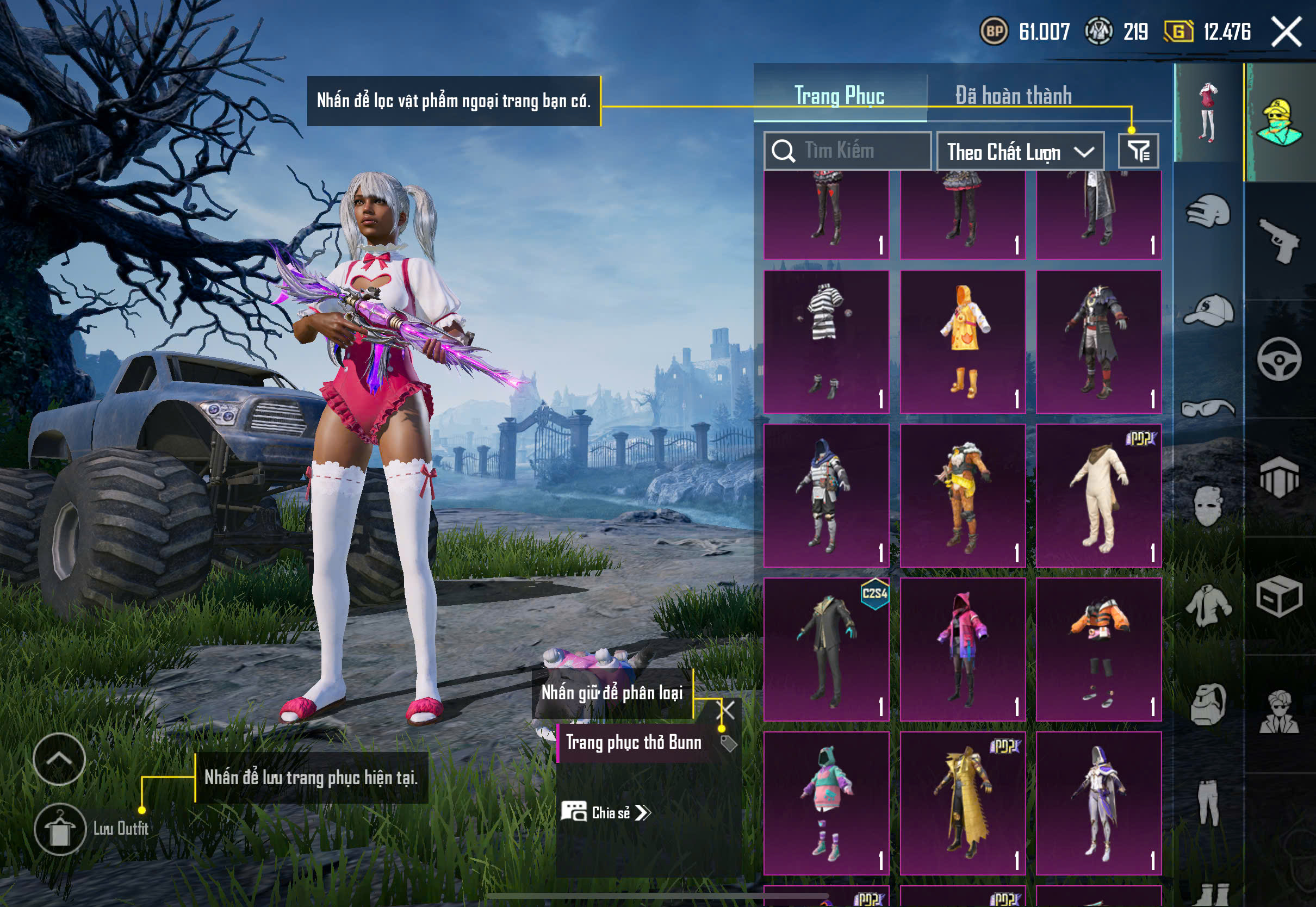Select the teal and pink hoodie outfit
This screenshot has height=907, width=1316.
tap(825, 803)
